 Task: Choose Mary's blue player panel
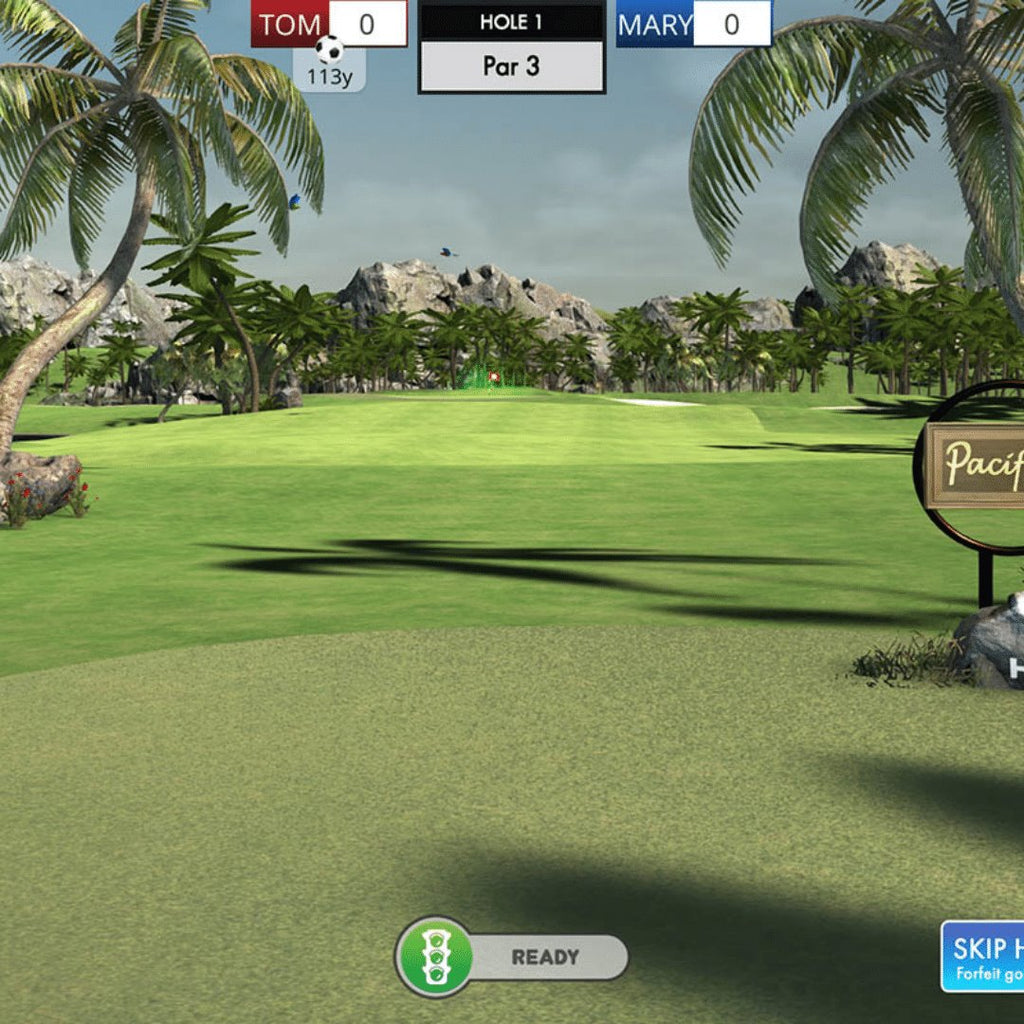(x=693, y=24)
